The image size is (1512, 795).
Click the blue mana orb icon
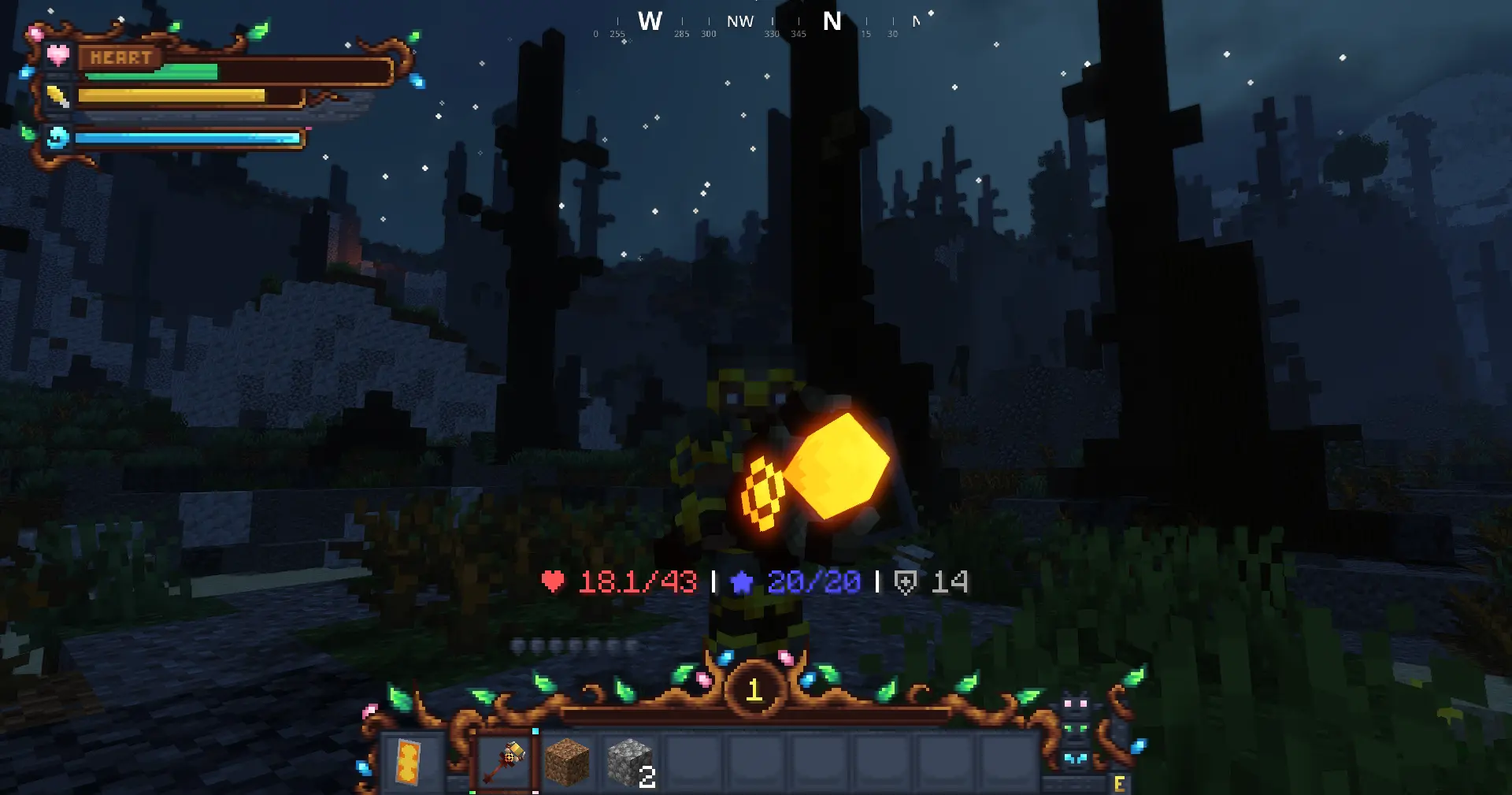pyautogui.click(x=57, y=138)
